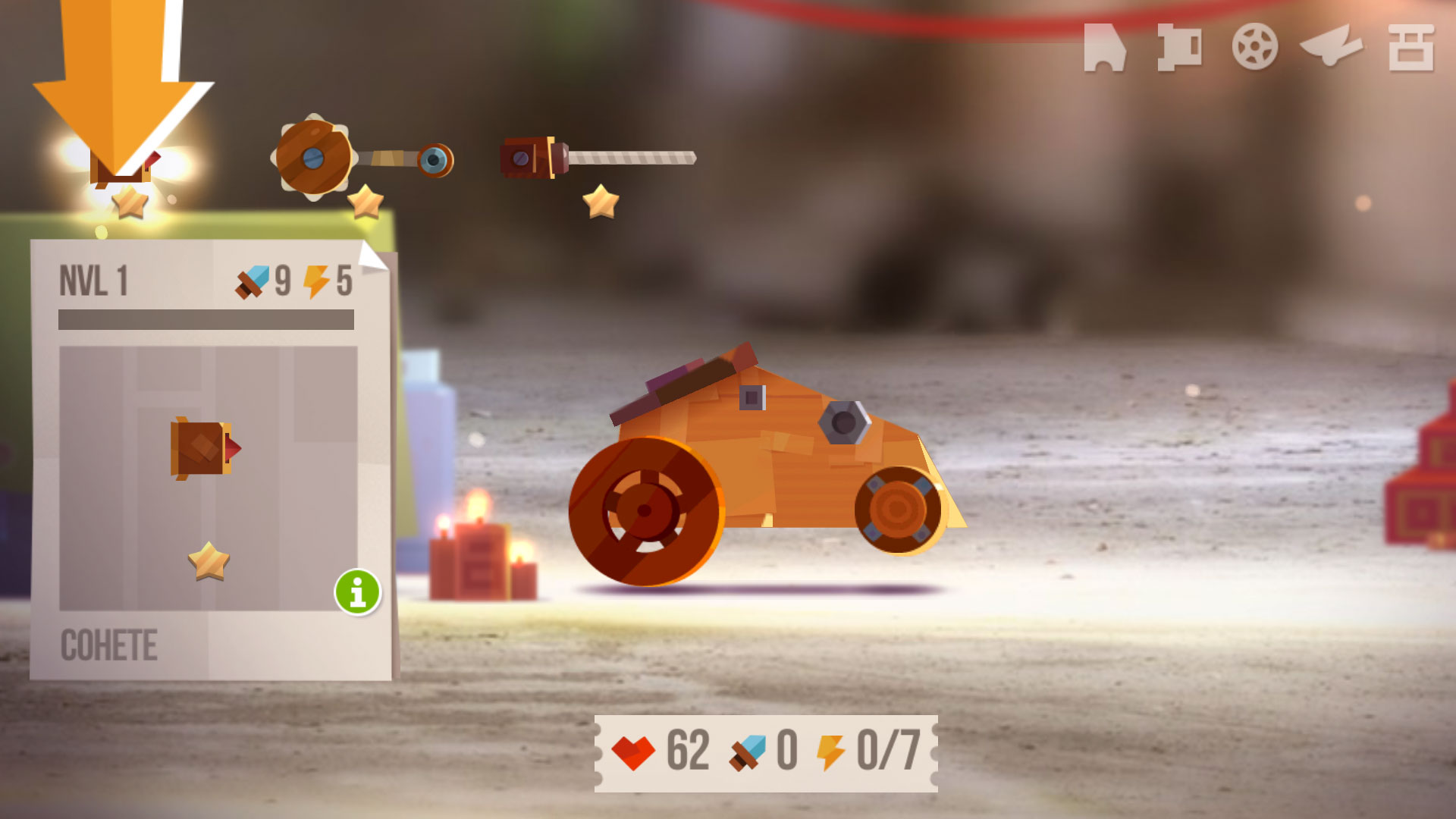The height and width of the screenshot is (819, 1456).
Task: Click the Cohete rocket image in the card
Action: (205, 448)
